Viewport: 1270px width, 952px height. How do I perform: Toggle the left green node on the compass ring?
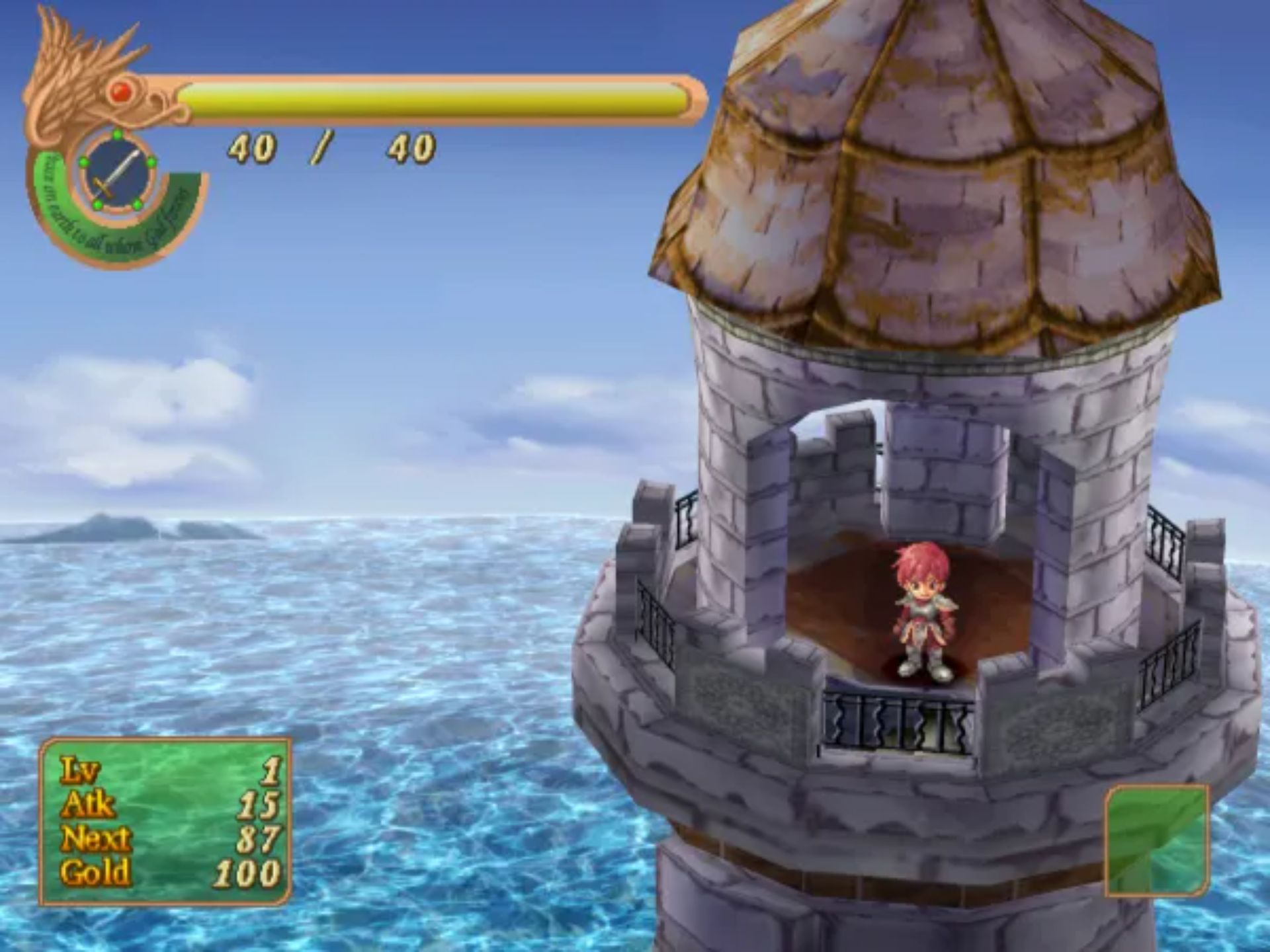point(83,162)
